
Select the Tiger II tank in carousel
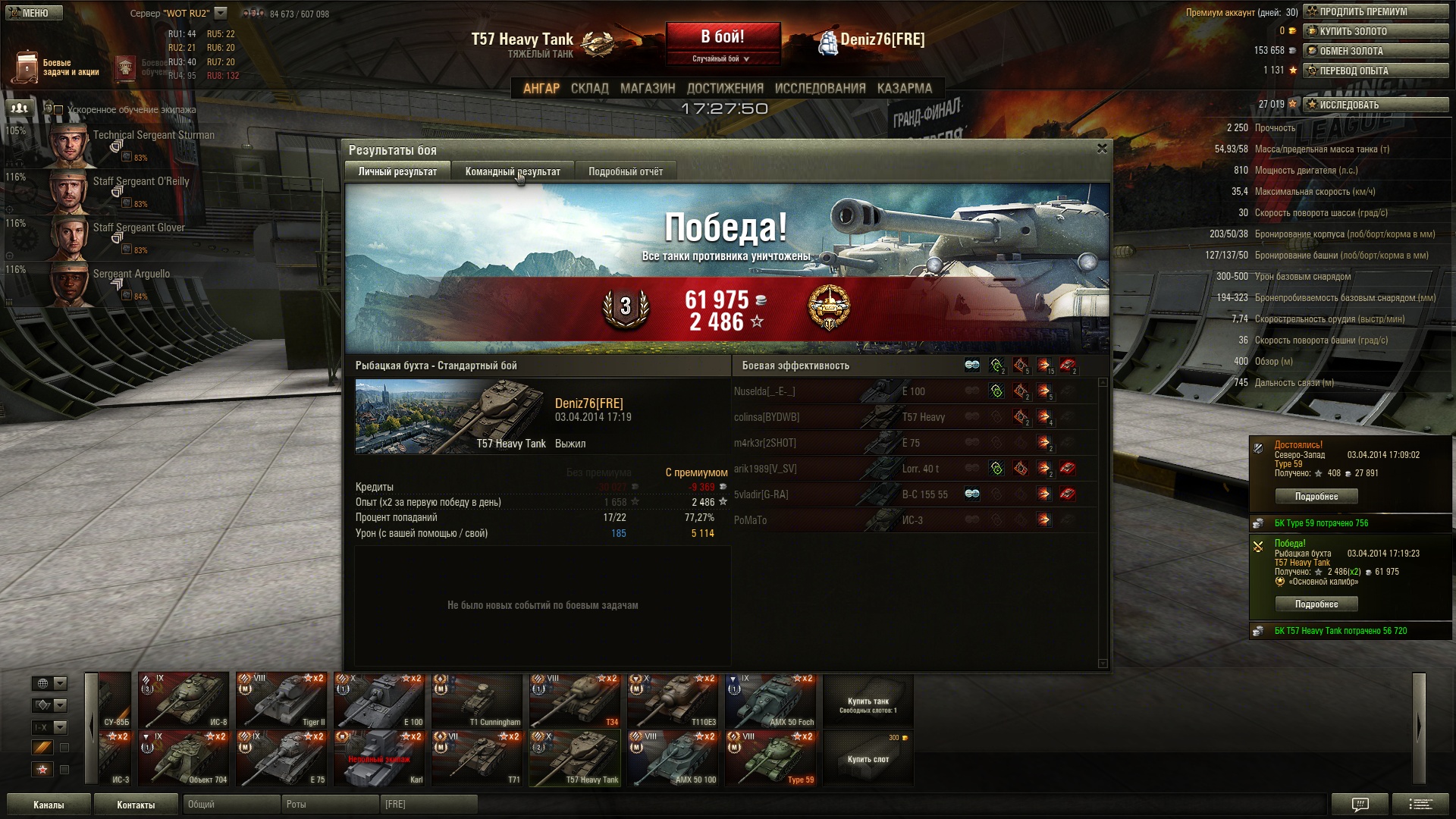(x=281, y=700)
